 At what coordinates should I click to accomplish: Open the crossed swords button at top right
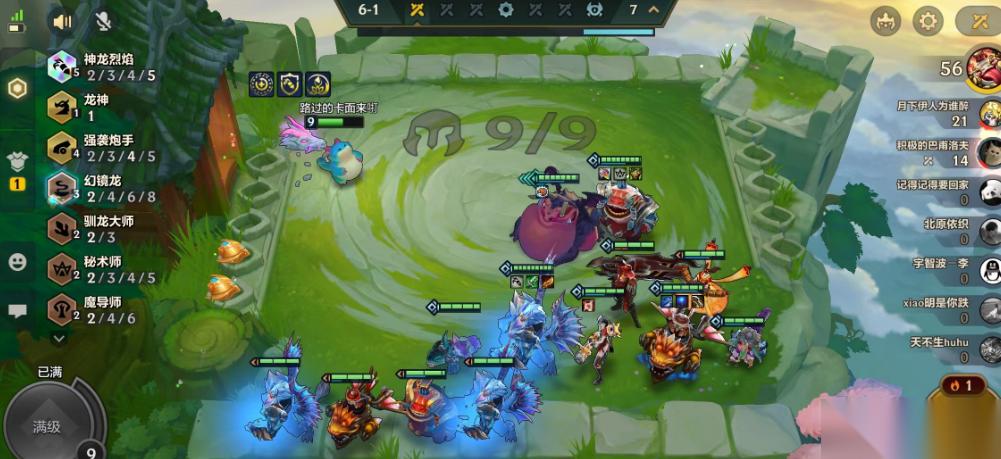click(975, 21)
